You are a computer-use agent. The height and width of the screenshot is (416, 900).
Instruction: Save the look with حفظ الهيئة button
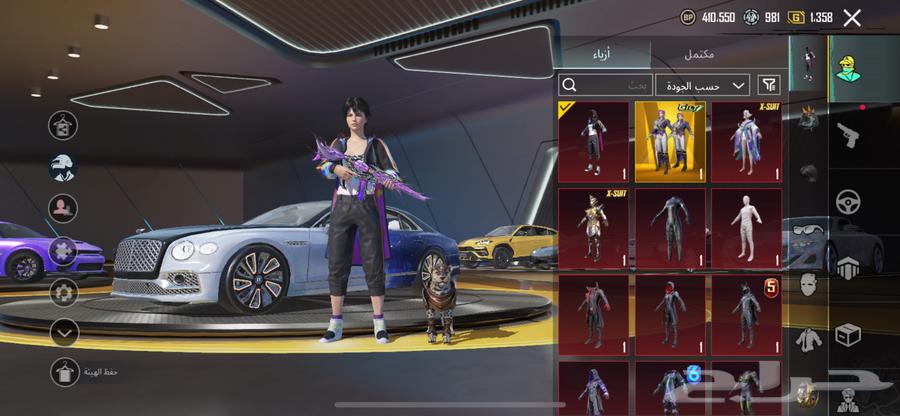pos(65,372)
